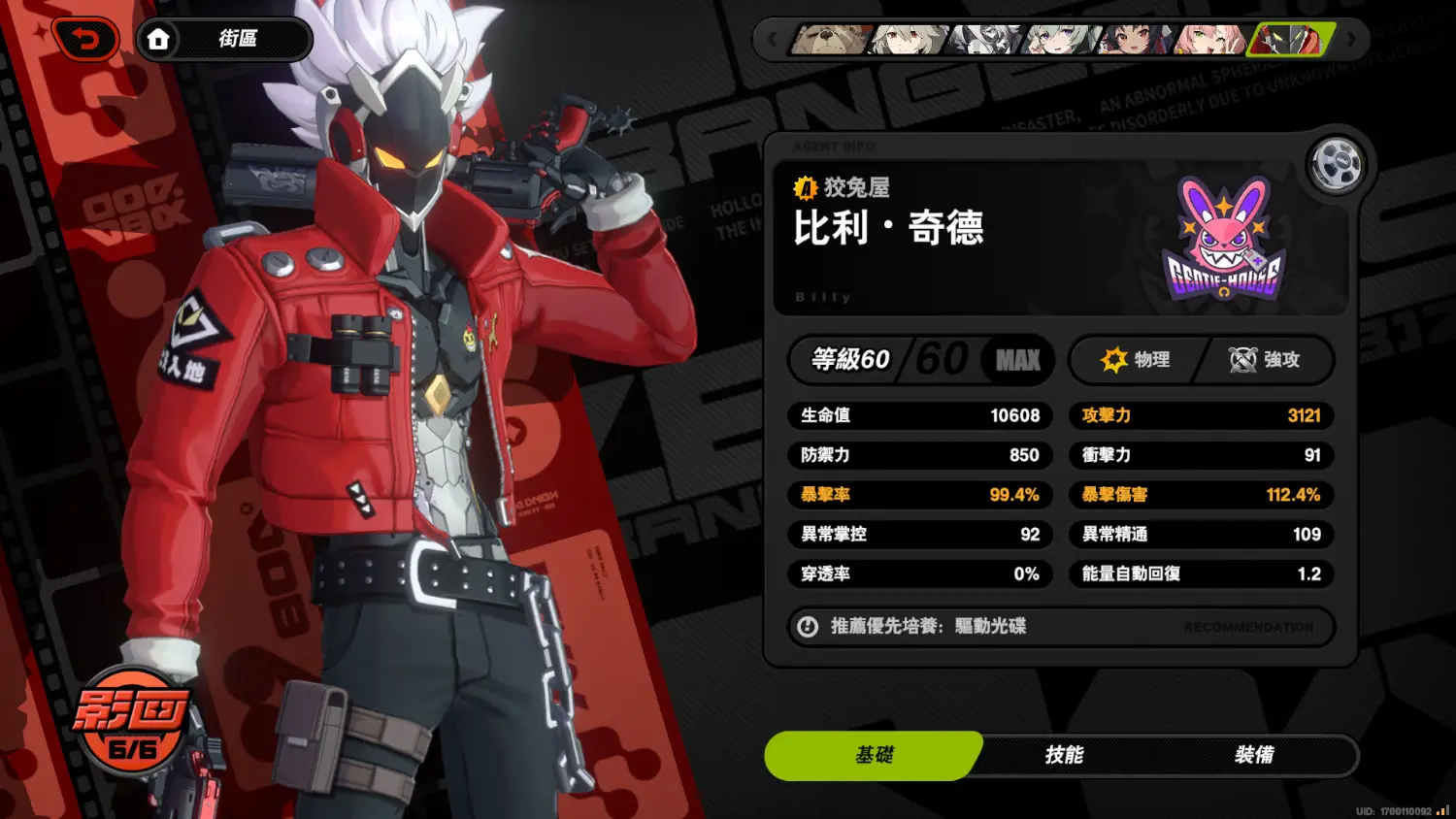Pick the green-haired purple-eyed agent portrait
This screenshot has width=1456, height=819.
(1061, 40)
